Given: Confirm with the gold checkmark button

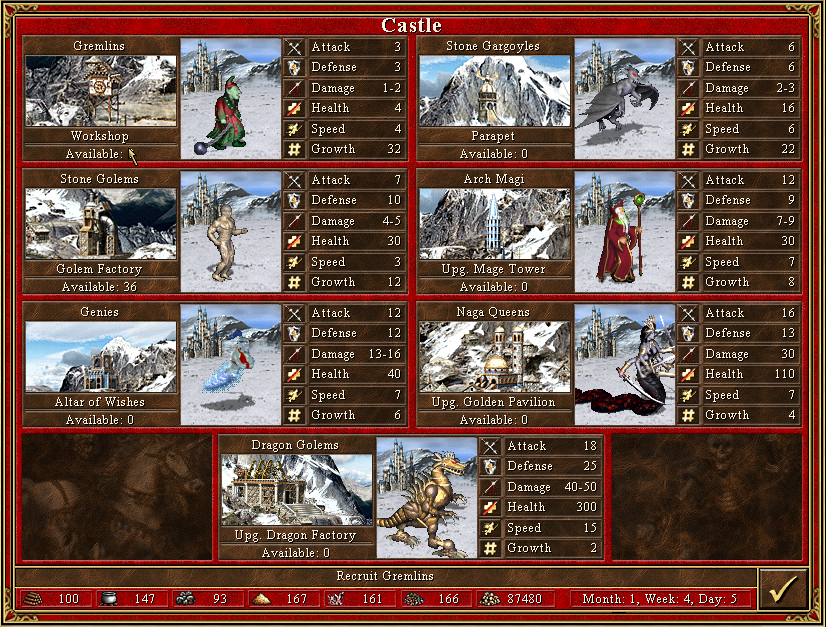Looking at the screenshot, I should click(781, 590).
